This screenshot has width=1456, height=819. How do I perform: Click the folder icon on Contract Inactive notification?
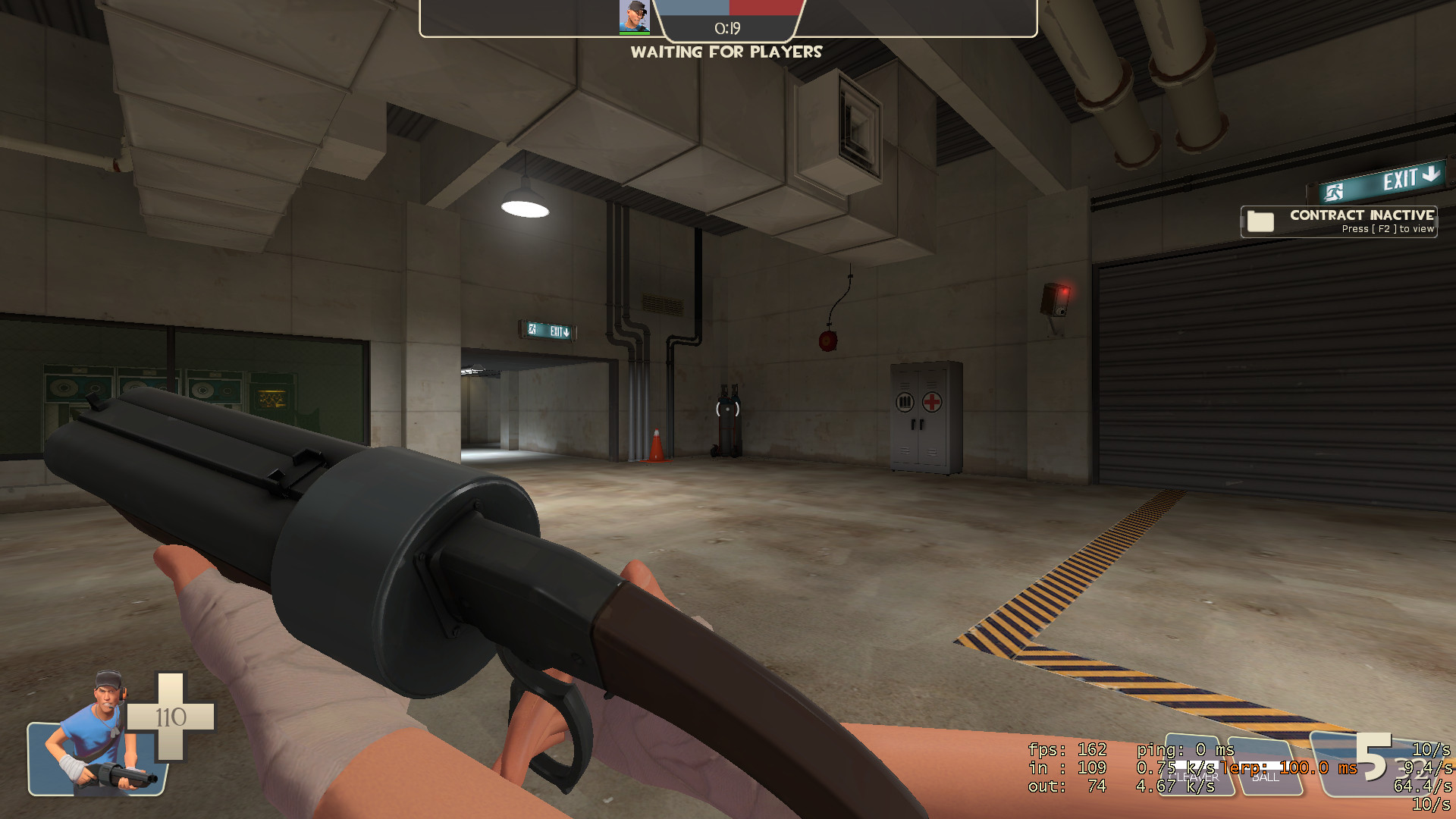tap(1259, 221)
